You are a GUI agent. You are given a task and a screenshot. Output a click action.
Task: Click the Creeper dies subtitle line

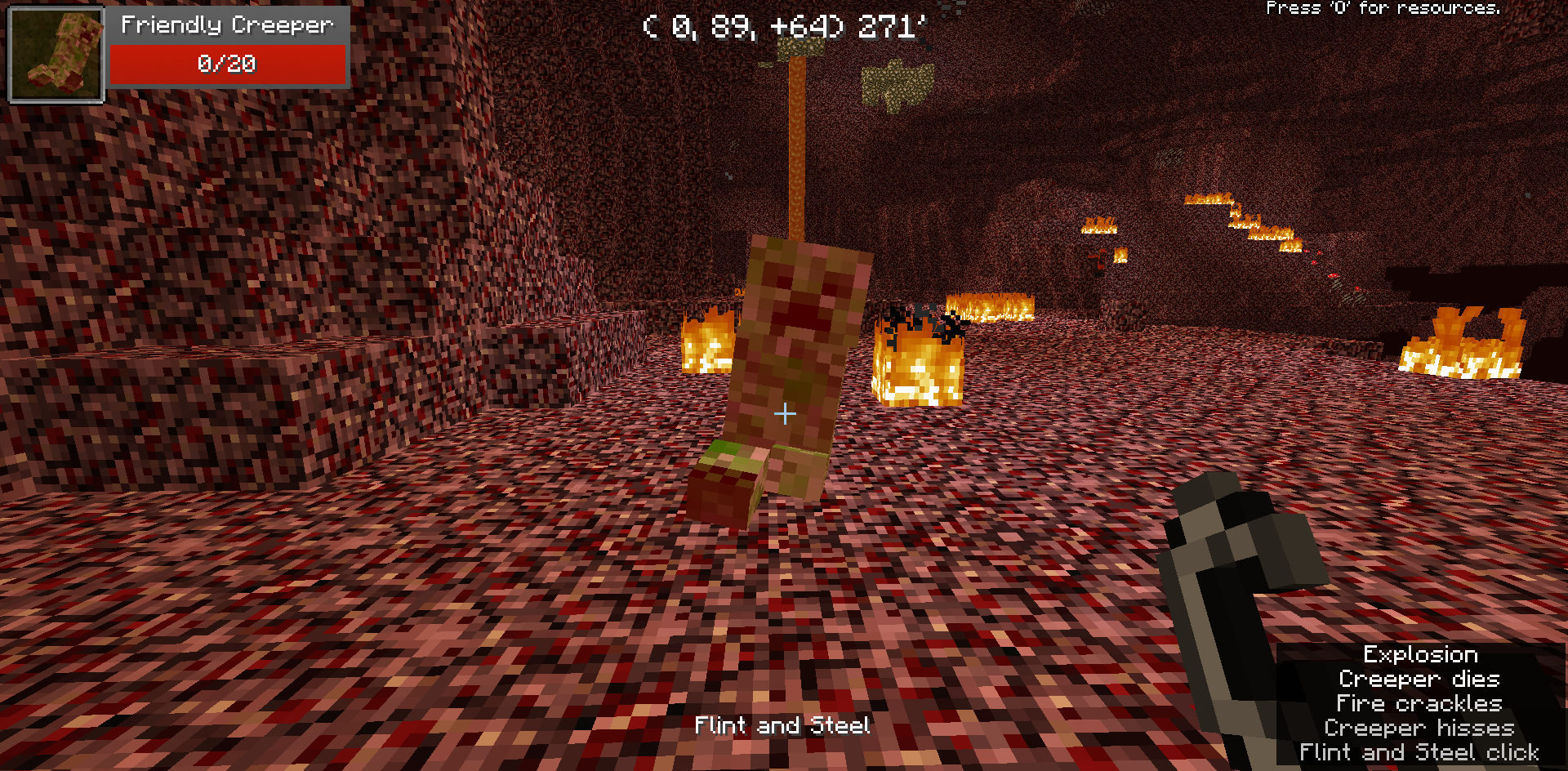pyautogui.click(x=1419, y=679)
